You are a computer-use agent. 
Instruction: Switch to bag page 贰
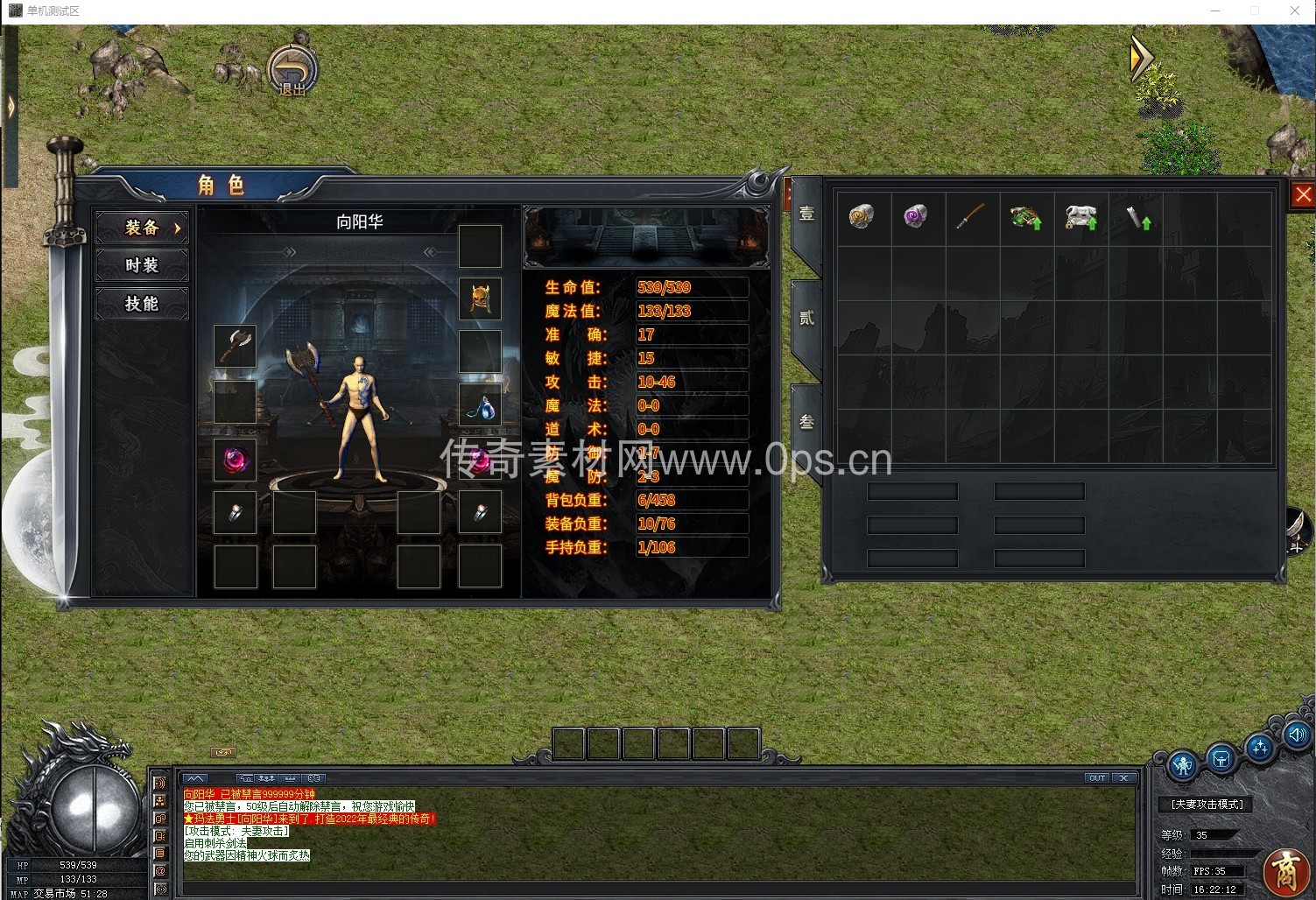pyautogui.click(x=806, y=319)
